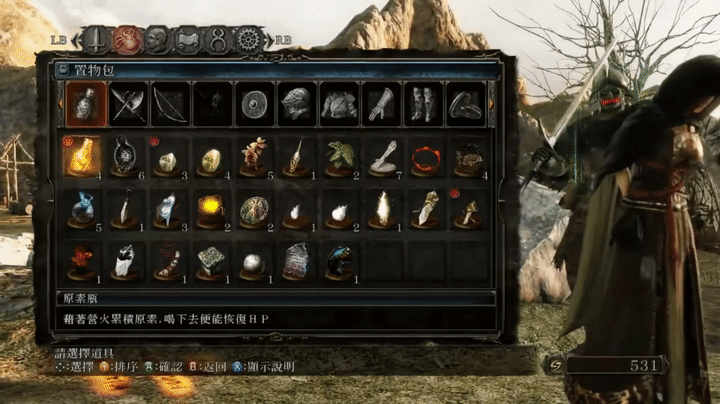Select the consumables category tab with flask icon

(x=86, y=104)
